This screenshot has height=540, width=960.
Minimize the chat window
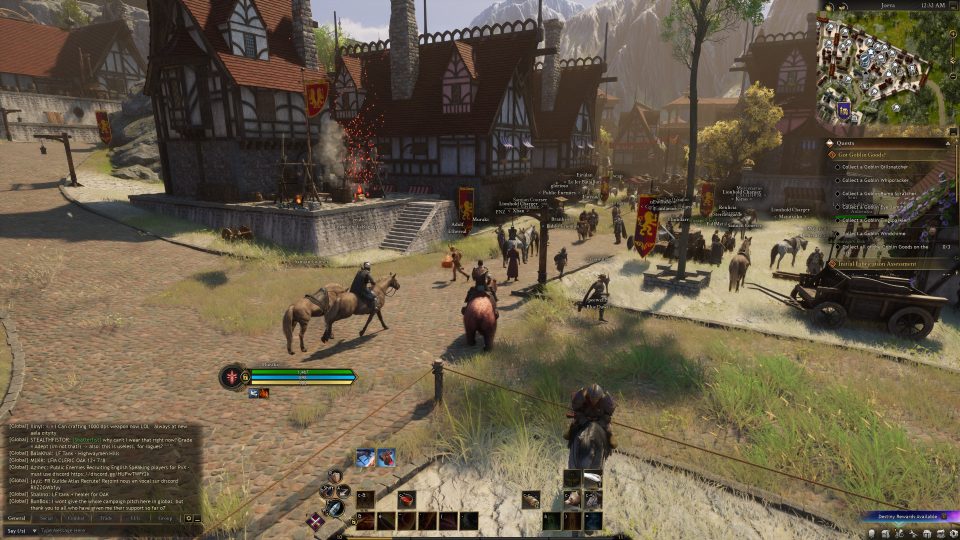[197, 518]
